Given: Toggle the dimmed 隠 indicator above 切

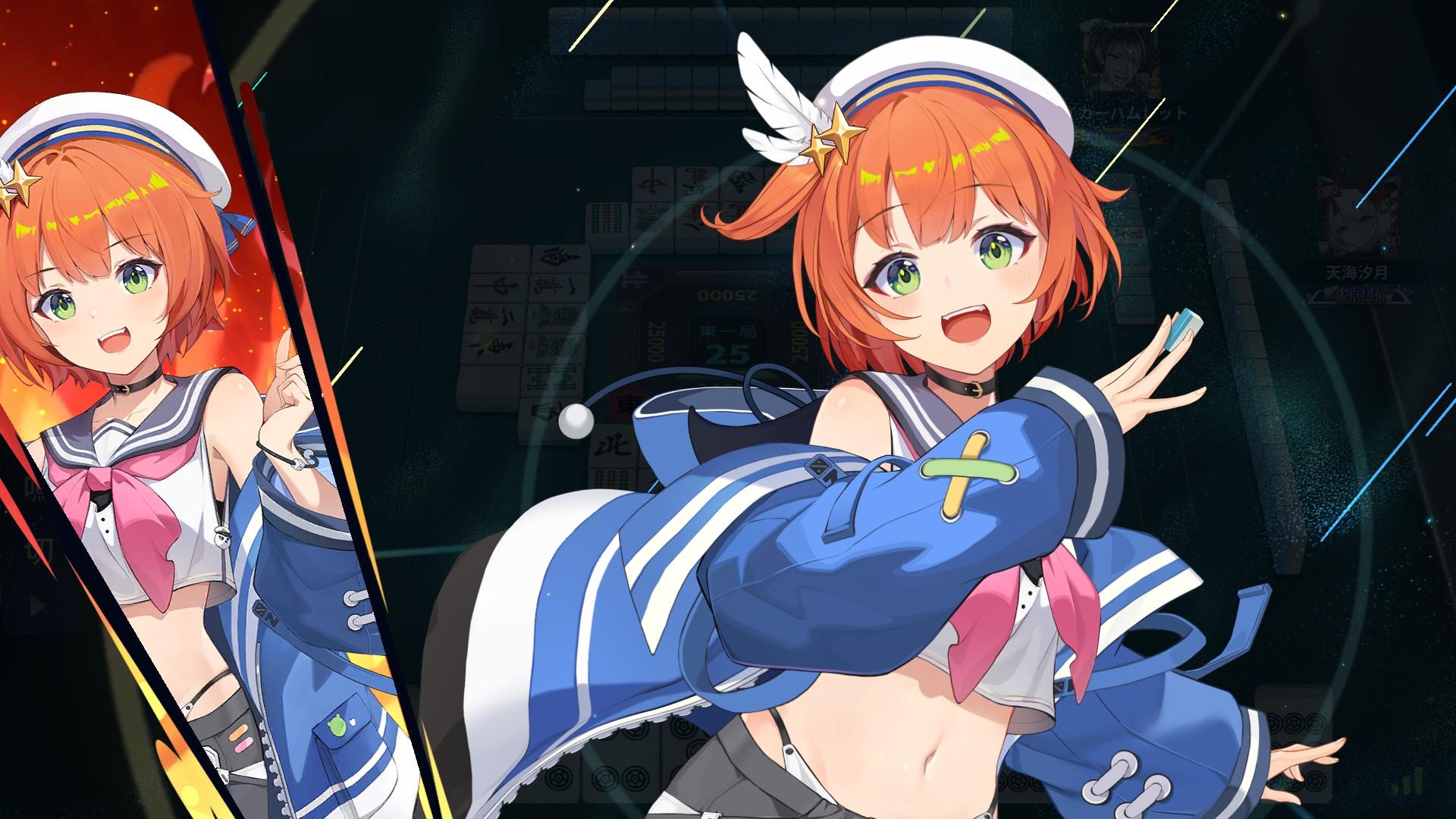Looking at the screenshot, I should 36,491.
